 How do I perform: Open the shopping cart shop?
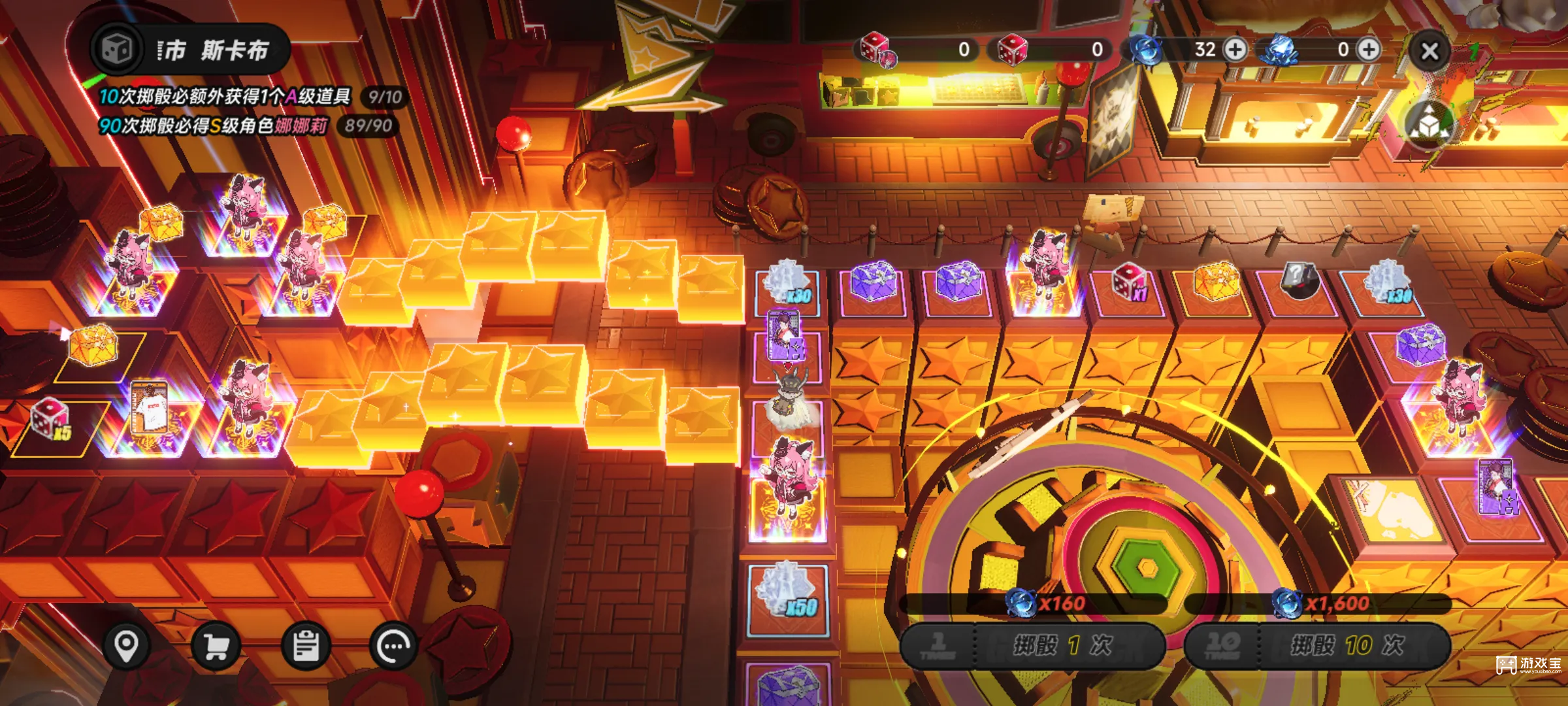click(x=216, y=647)
